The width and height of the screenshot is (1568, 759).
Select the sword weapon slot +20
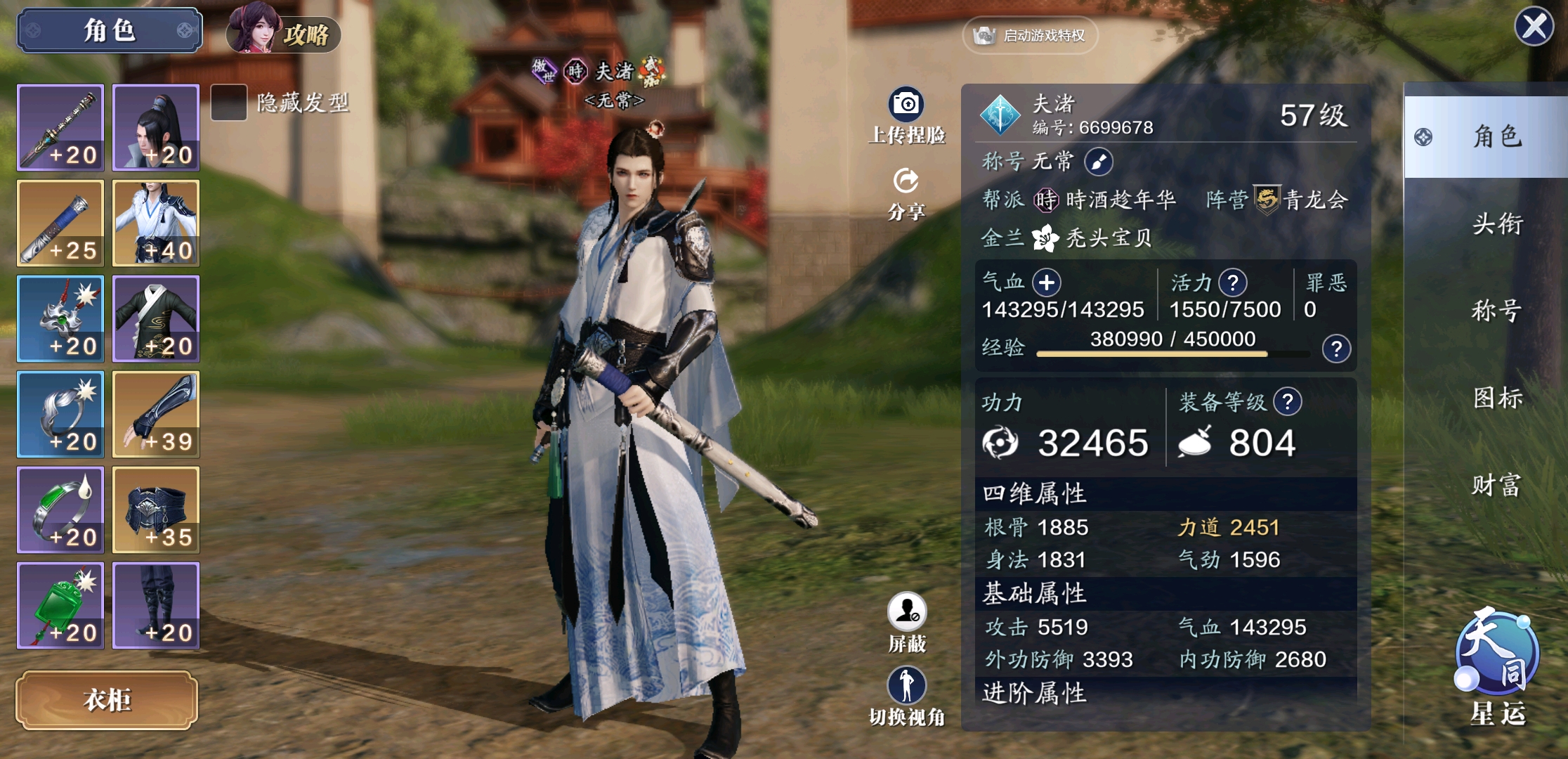pyautogui.click(x=61, y=128)
